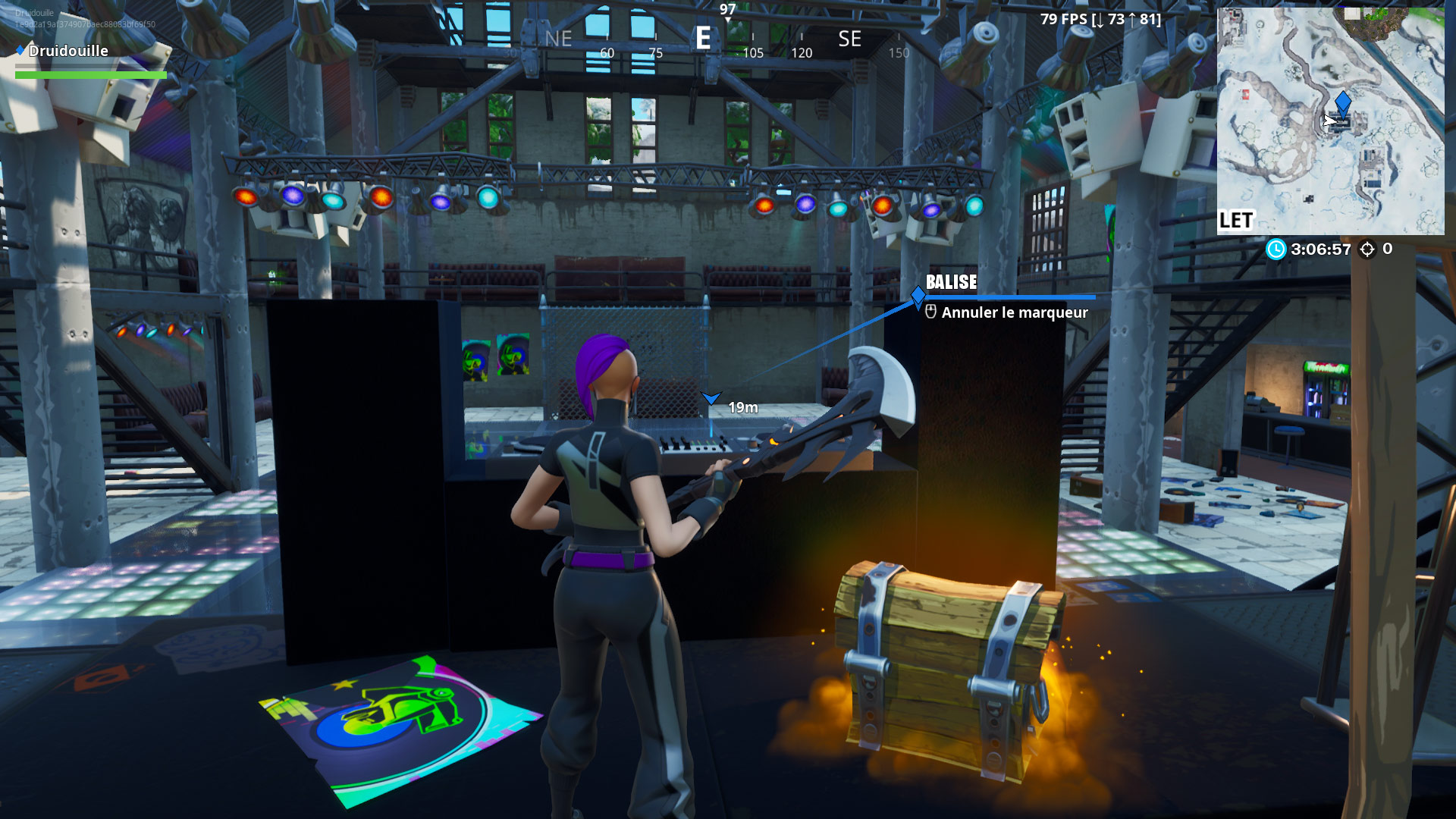
Task: Click the cyan clock icon beside the timer
Action: point(1276,247)
